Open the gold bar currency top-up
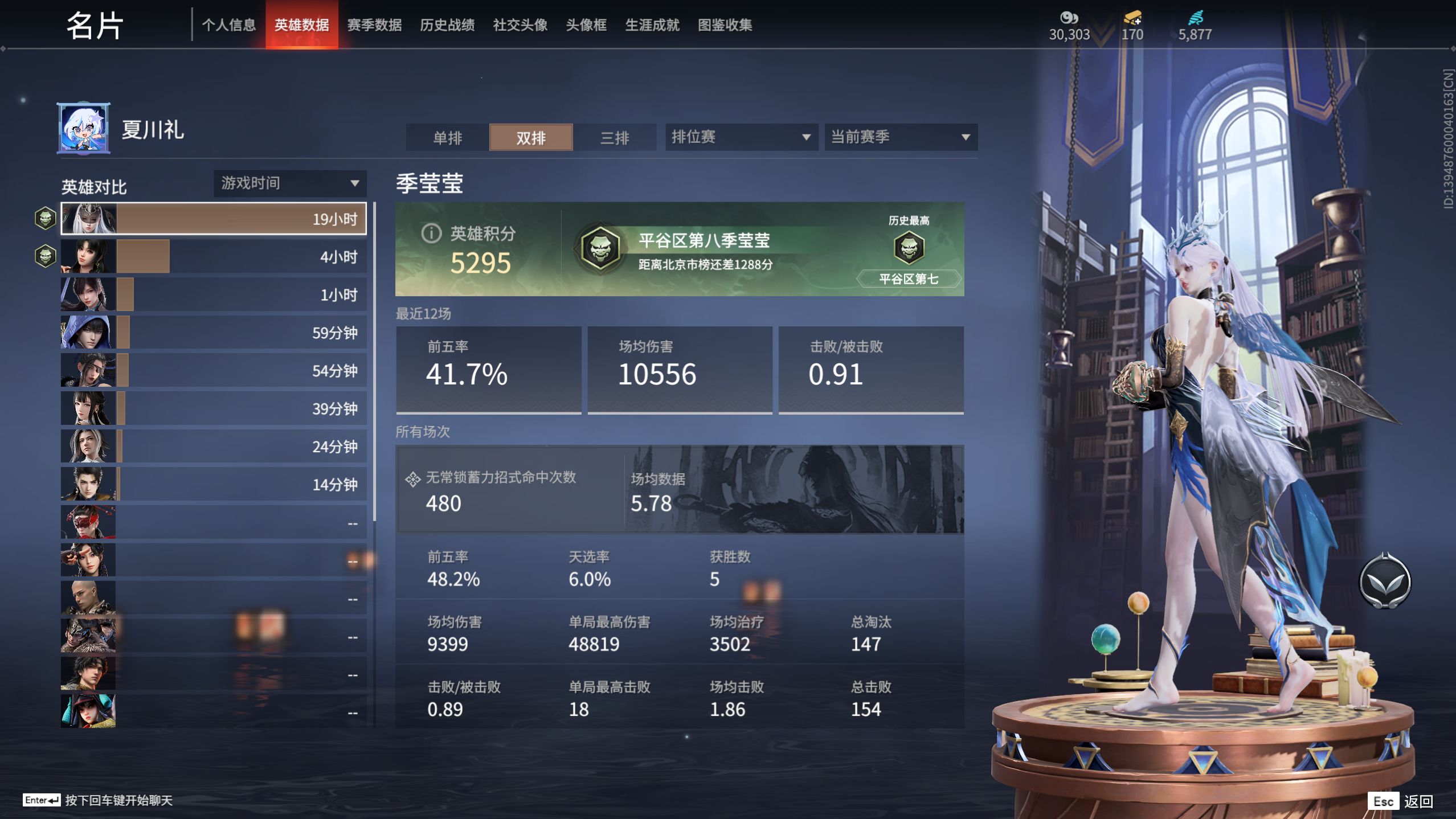Image resolution: width=1456 pixels, height=819 pixels. pos(1132,26)
